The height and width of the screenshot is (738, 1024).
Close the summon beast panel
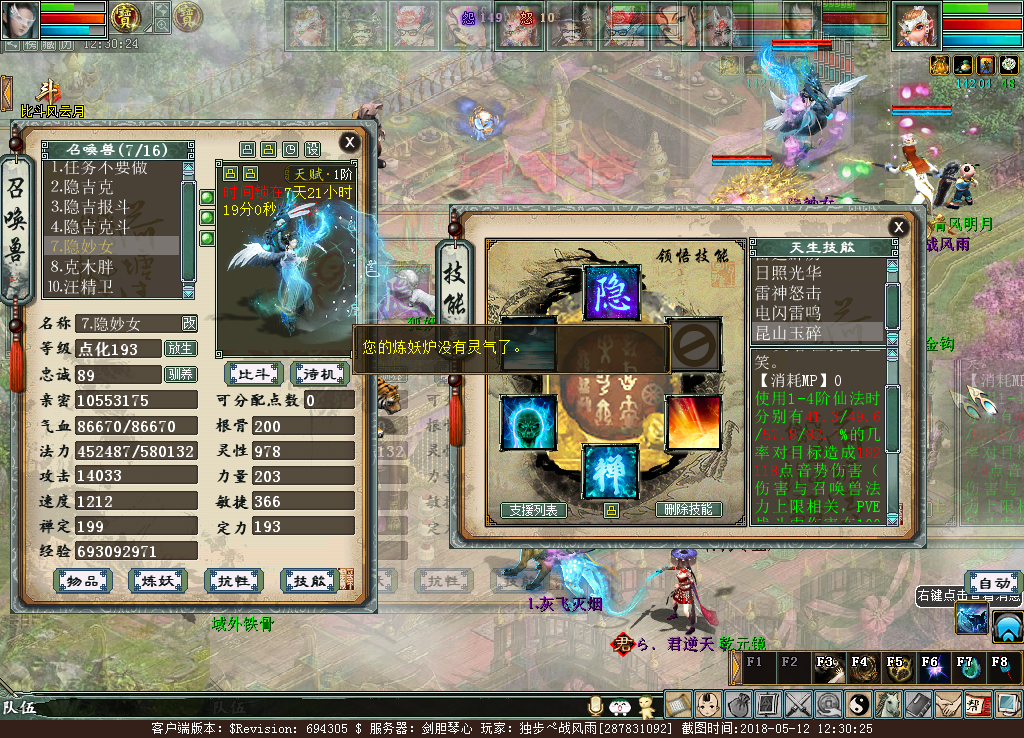[x=349, y=142]
